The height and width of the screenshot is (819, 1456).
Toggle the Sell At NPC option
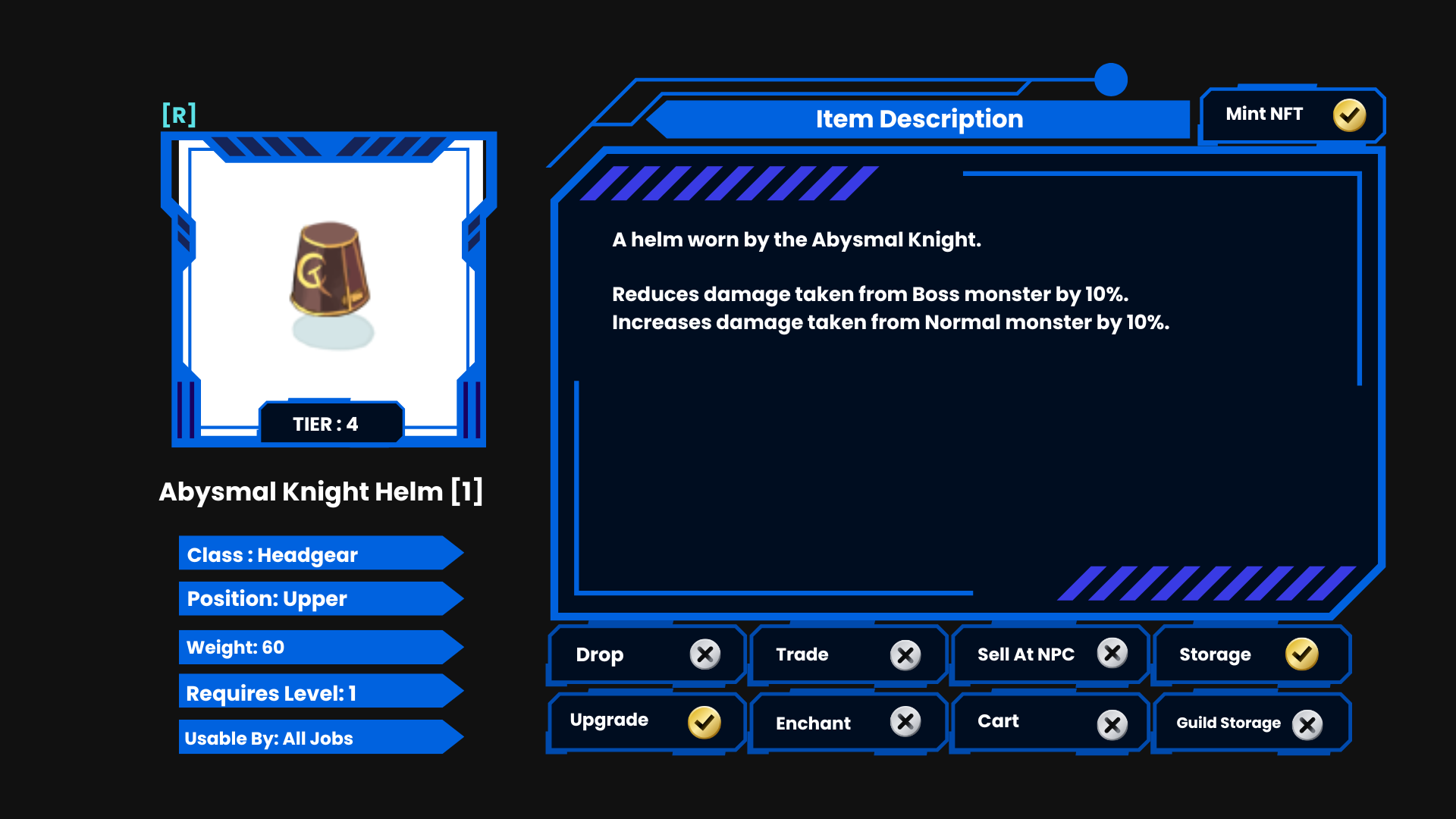click(1112, 653)
